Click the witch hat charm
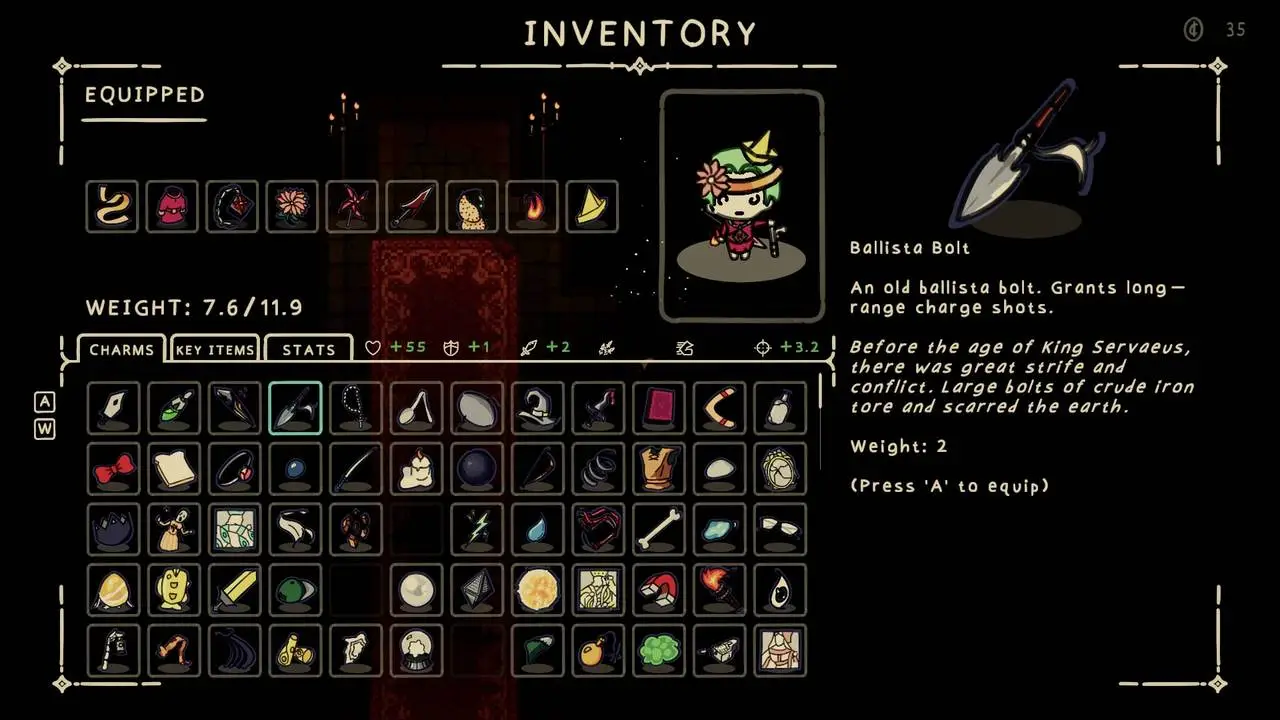 (x=537, y=408)
